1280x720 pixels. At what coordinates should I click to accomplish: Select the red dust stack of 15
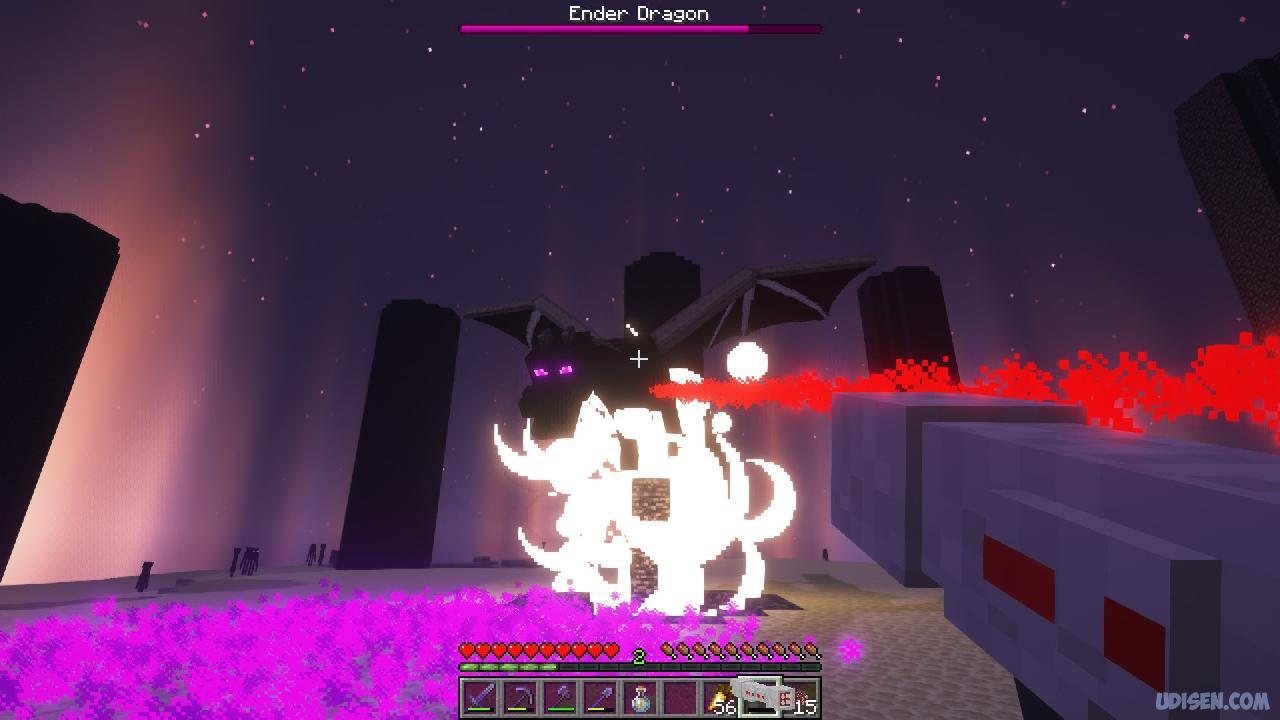(x=802, y=697)
